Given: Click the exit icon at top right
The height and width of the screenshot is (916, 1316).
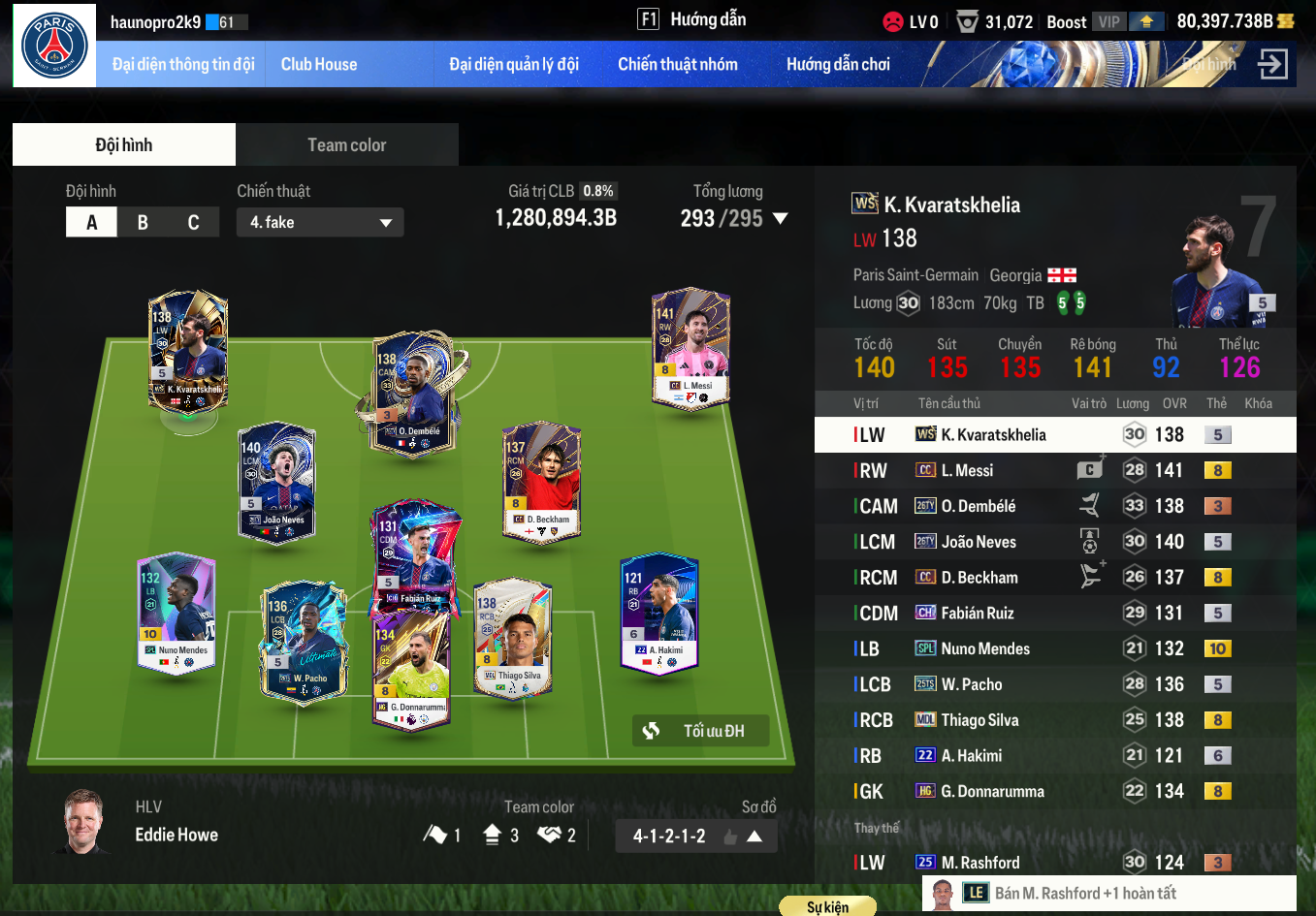Looking at the screenshot, I should (x=1271, y=65).
